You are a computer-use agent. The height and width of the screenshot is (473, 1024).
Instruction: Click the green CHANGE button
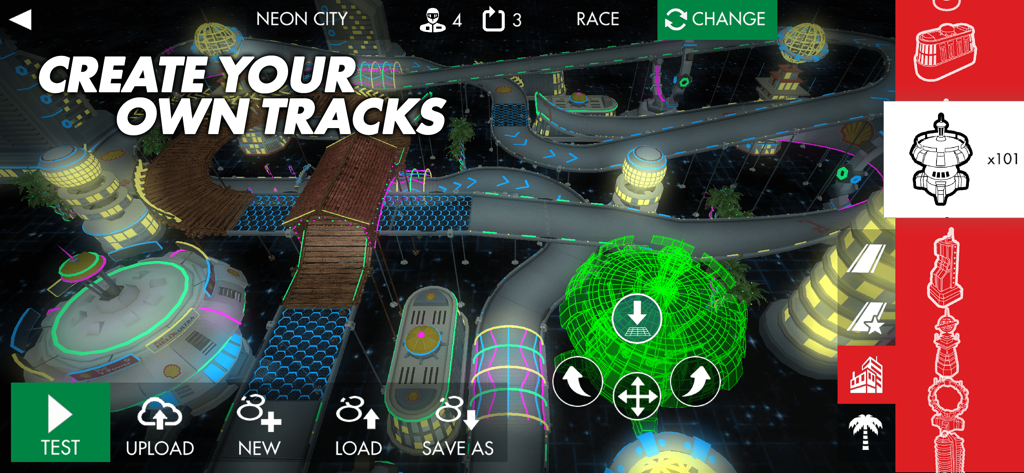716,19
